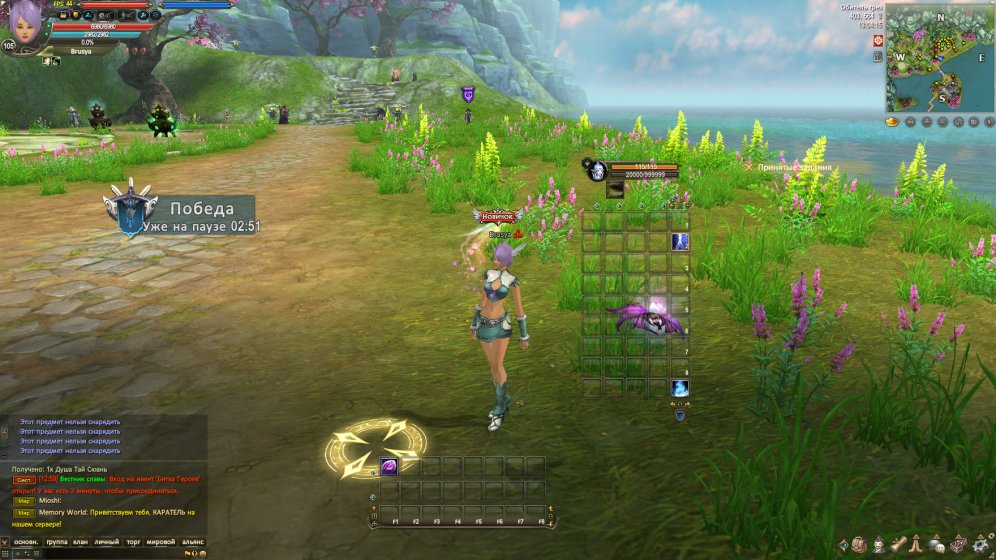
Task: Activate the blue flame skill slot
Action: point(680,388)
